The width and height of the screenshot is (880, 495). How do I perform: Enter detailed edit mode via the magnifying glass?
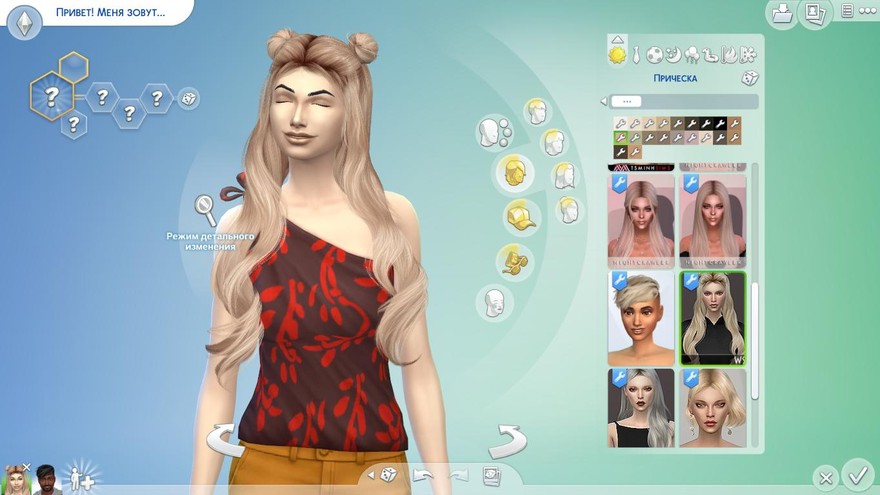[x=205, y=210]
